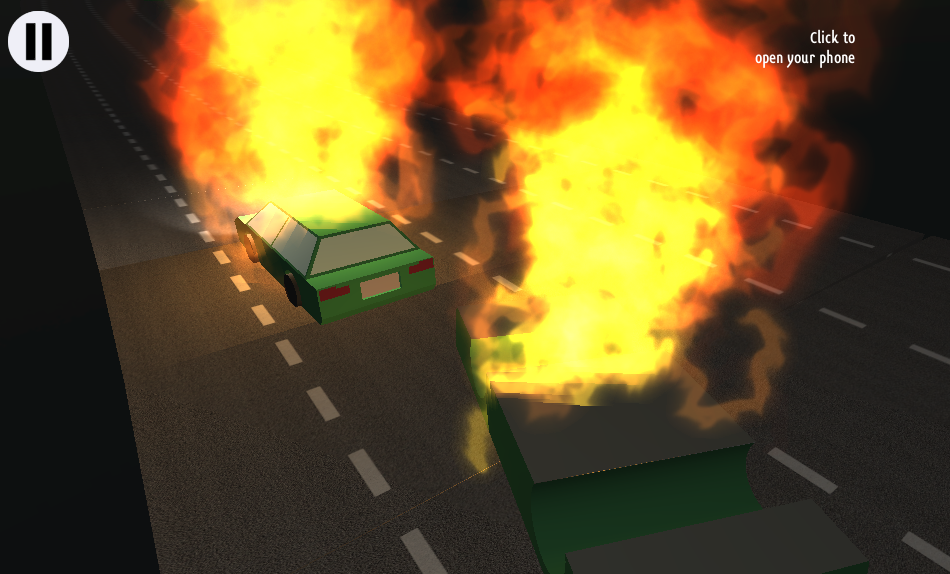
Task: Click the 'open your phone' prompt
Action: 805,48
